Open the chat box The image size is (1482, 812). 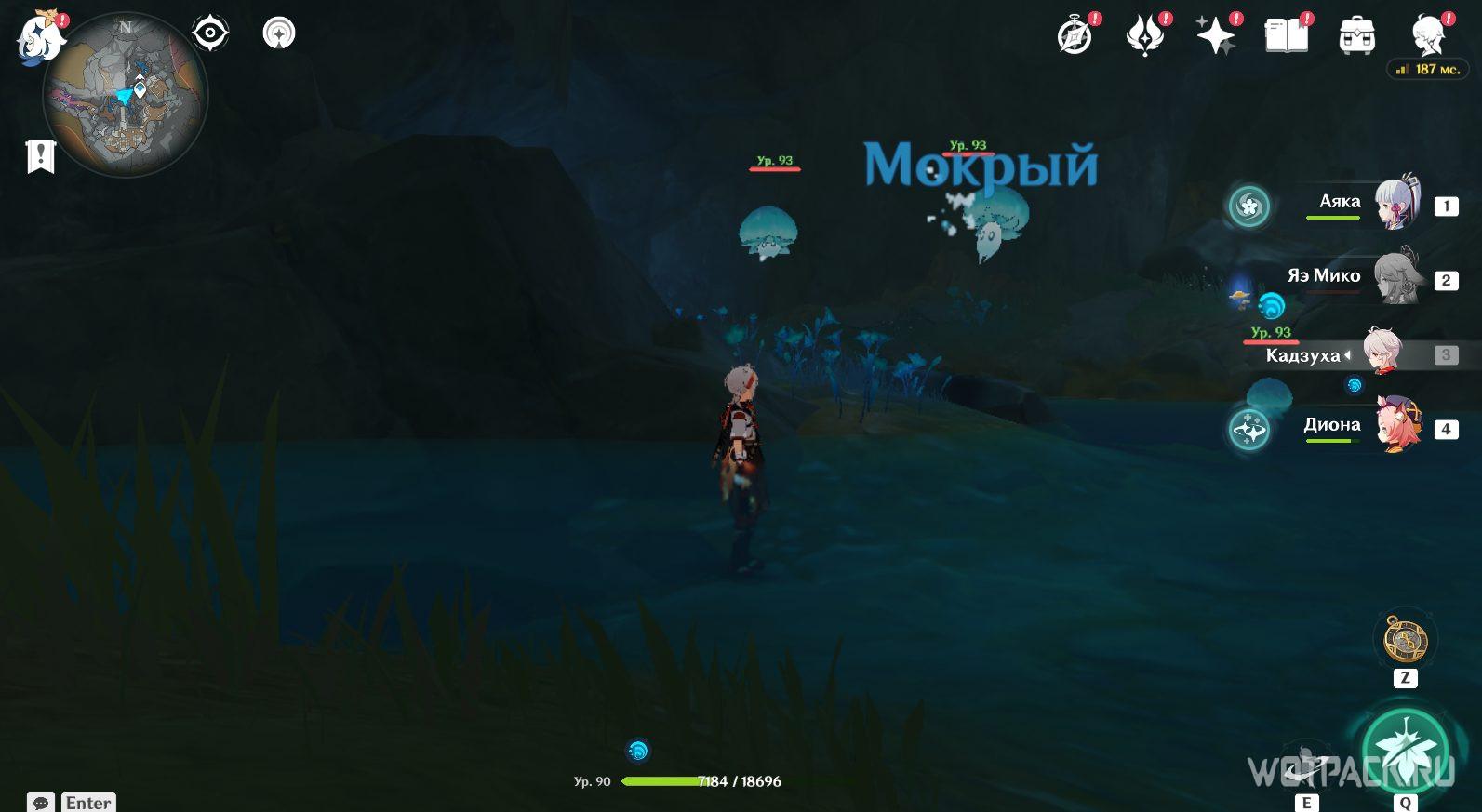click(41, 802)
